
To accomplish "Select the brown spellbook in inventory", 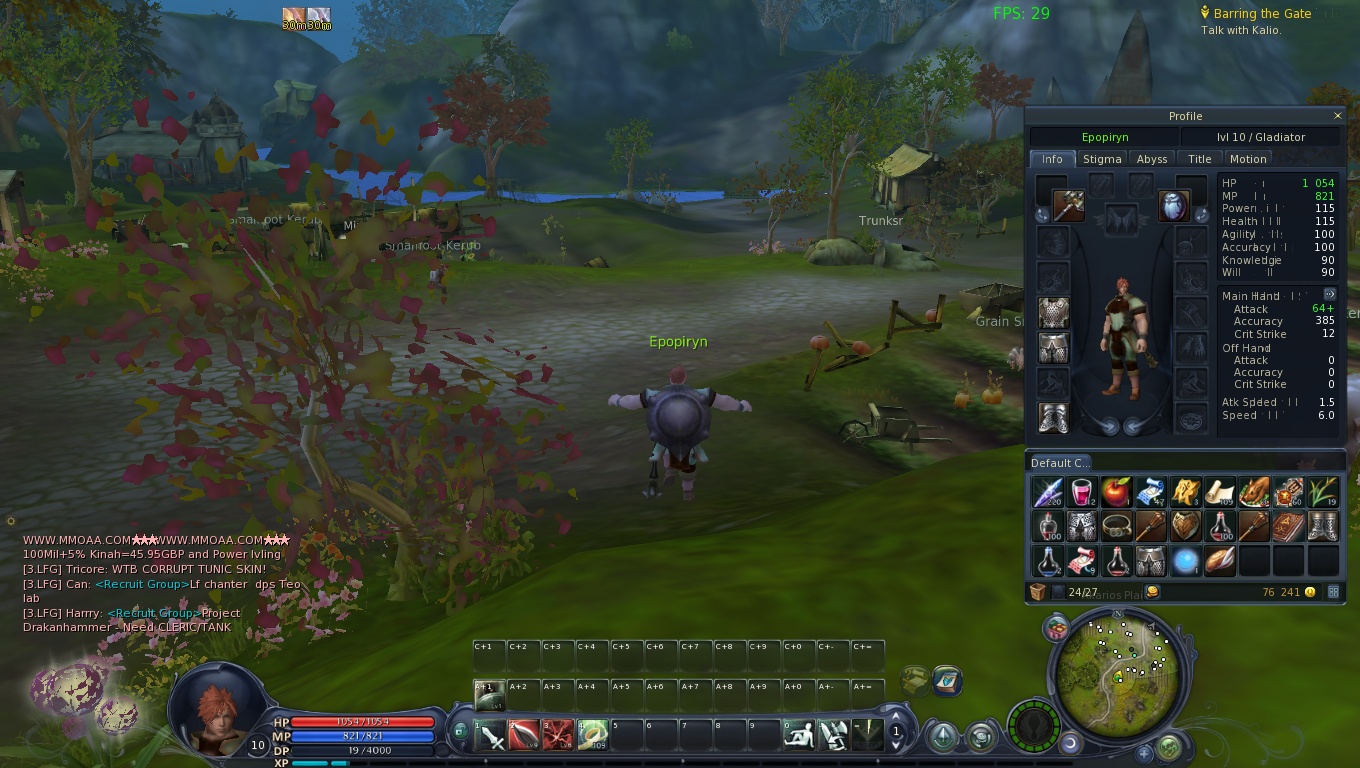I will click(x=1288, y=526).
